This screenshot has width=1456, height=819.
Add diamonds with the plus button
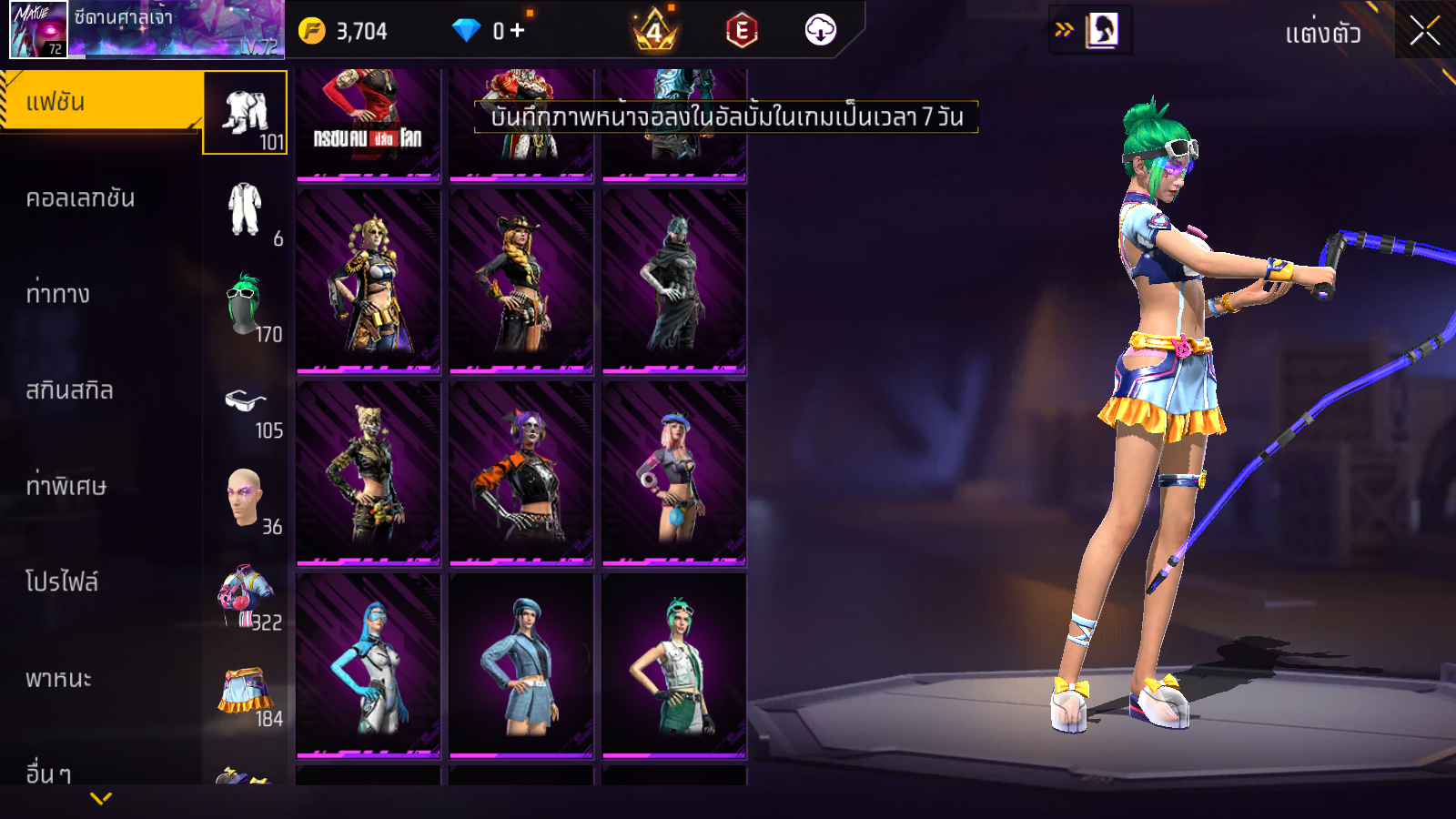point(518,31)
